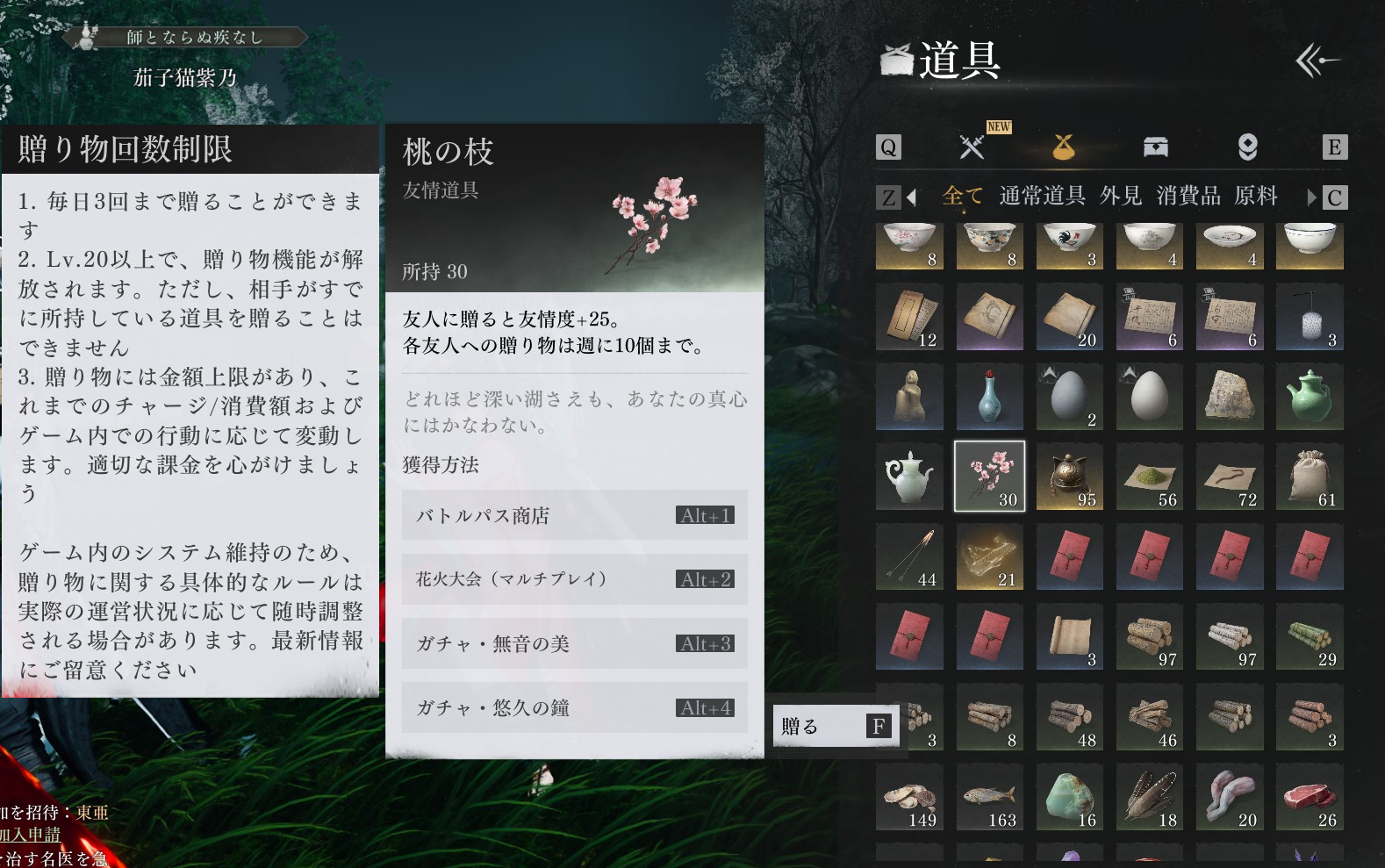Click the 贈る gift button
Viewport: 1385px width, 868px height.
tap(836, 726)
